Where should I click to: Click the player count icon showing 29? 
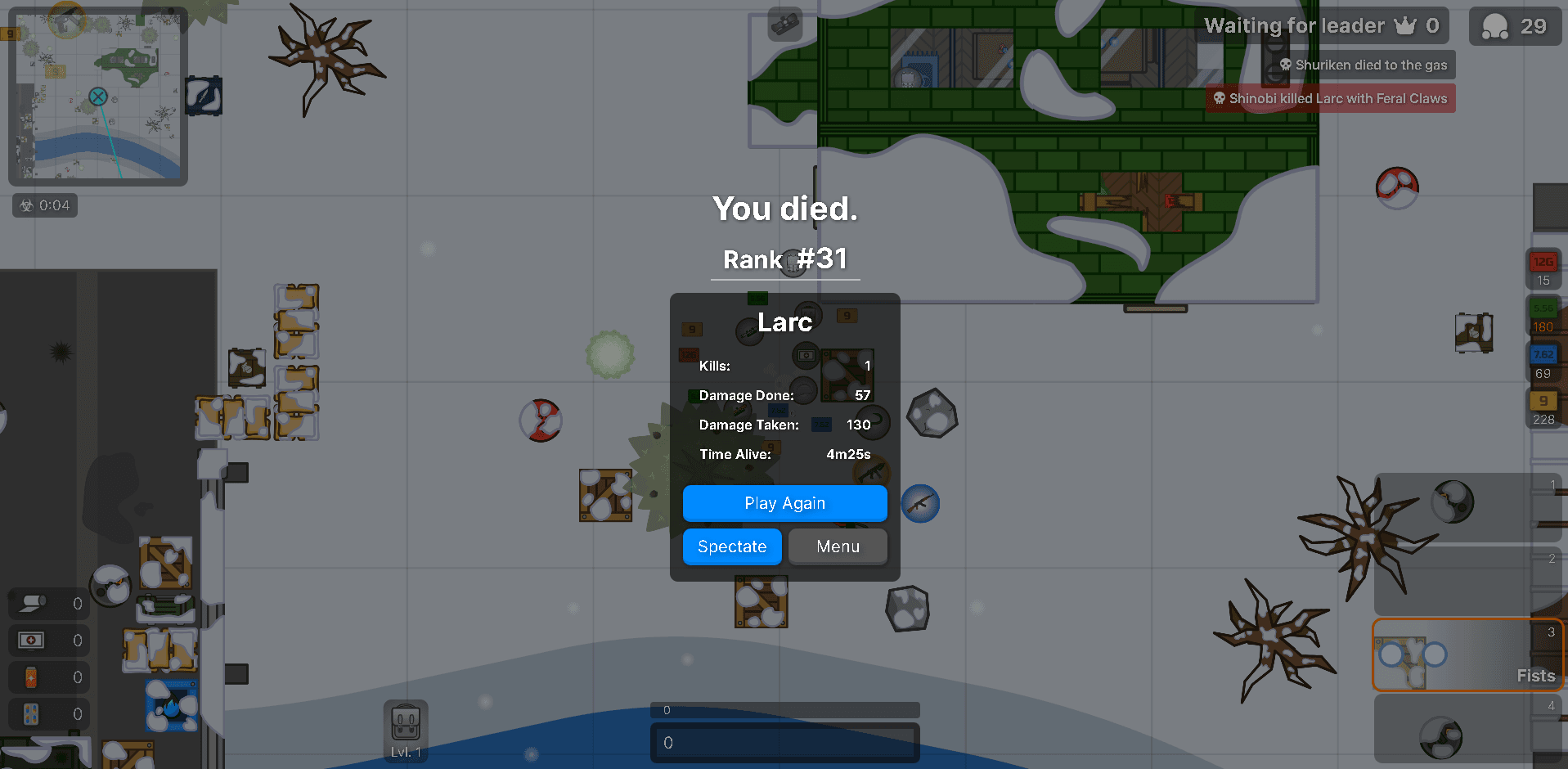coord(1494,25)
